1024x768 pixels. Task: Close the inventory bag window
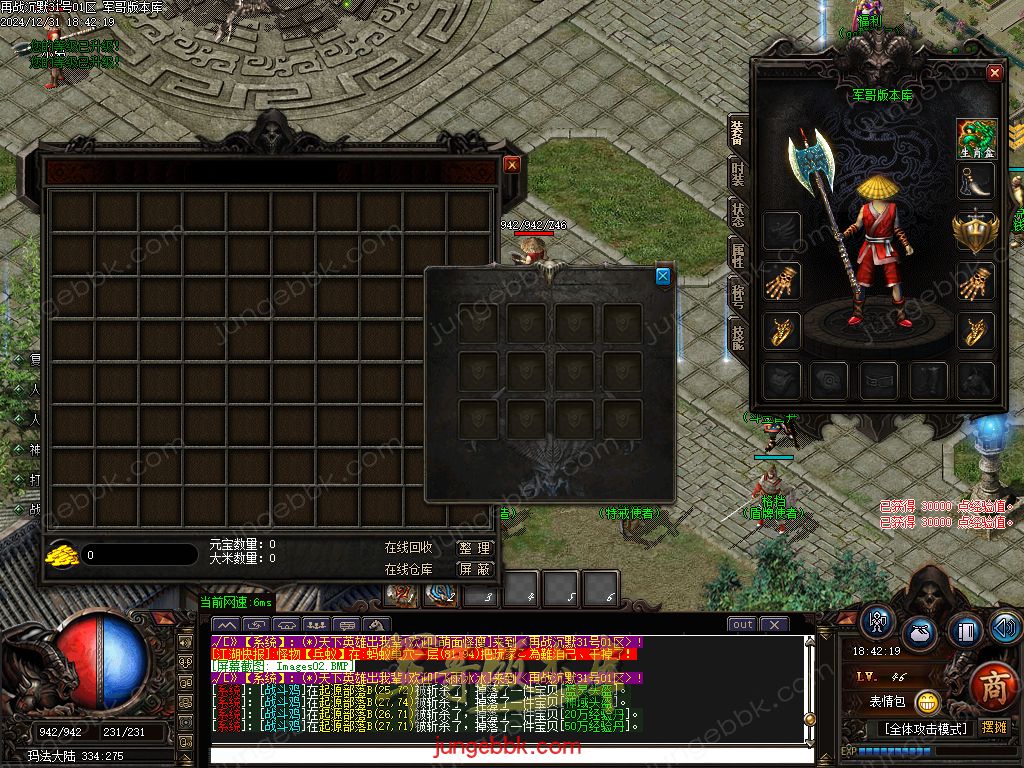tap(512, 165)
